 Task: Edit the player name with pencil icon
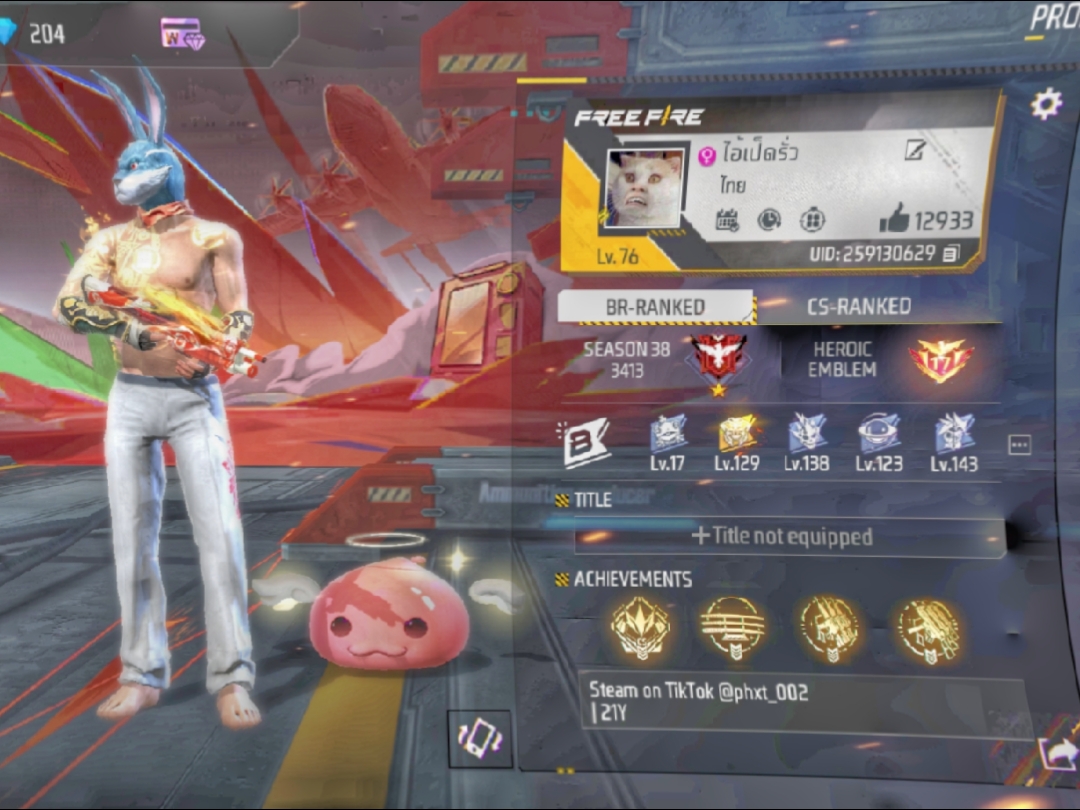[914, 151]
